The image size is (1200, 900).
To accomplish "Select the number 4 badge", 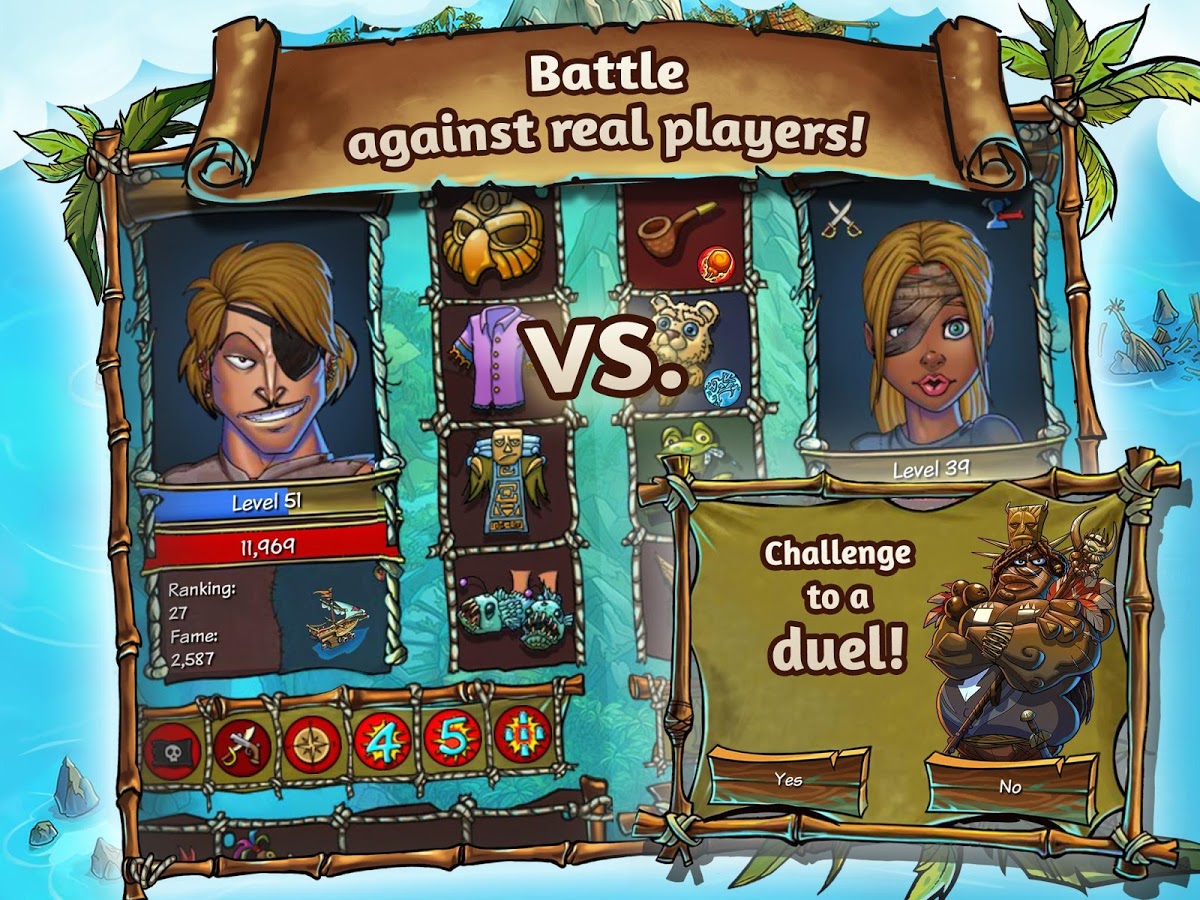I will tap(382, 741).
